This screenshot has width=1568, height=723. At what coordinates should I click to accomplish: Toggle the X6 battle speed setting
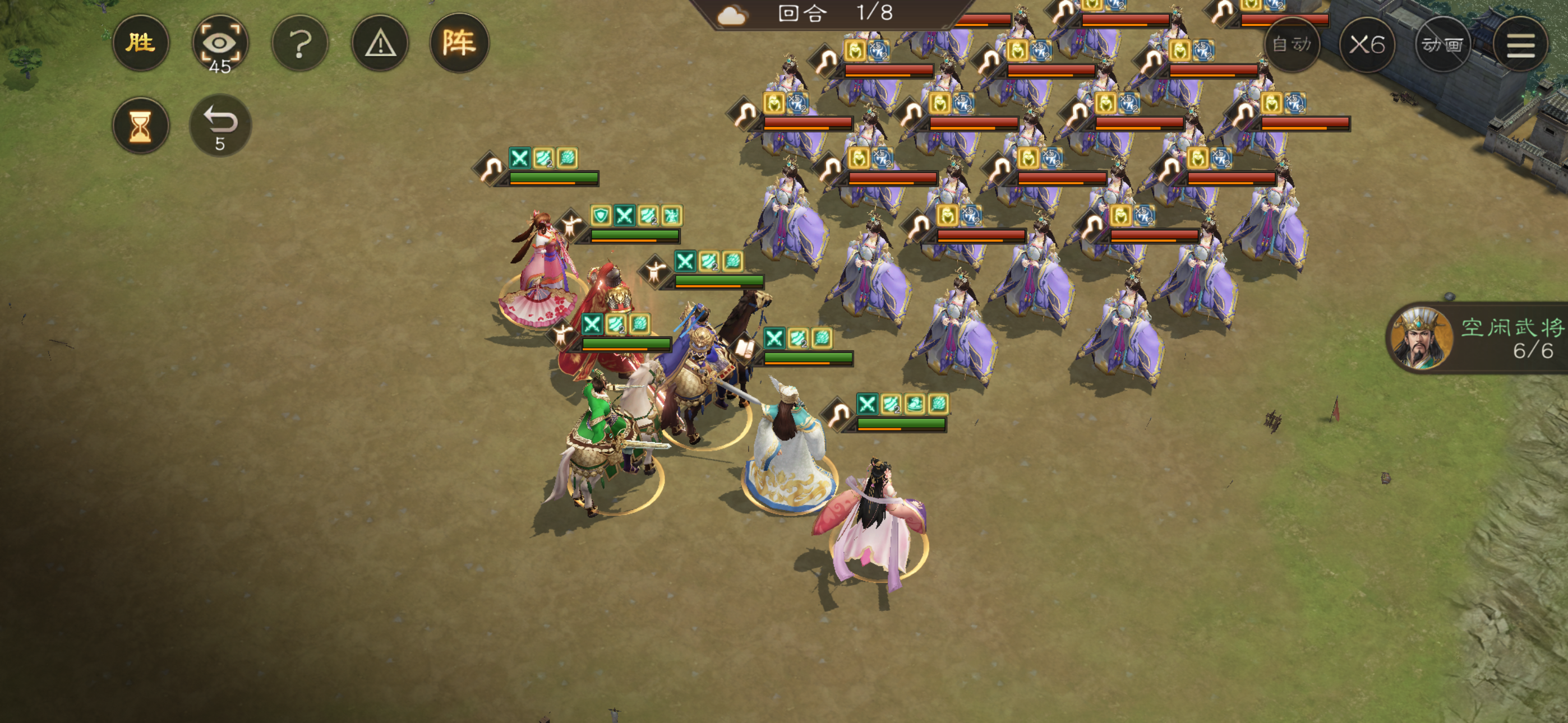coord(1368,45)
